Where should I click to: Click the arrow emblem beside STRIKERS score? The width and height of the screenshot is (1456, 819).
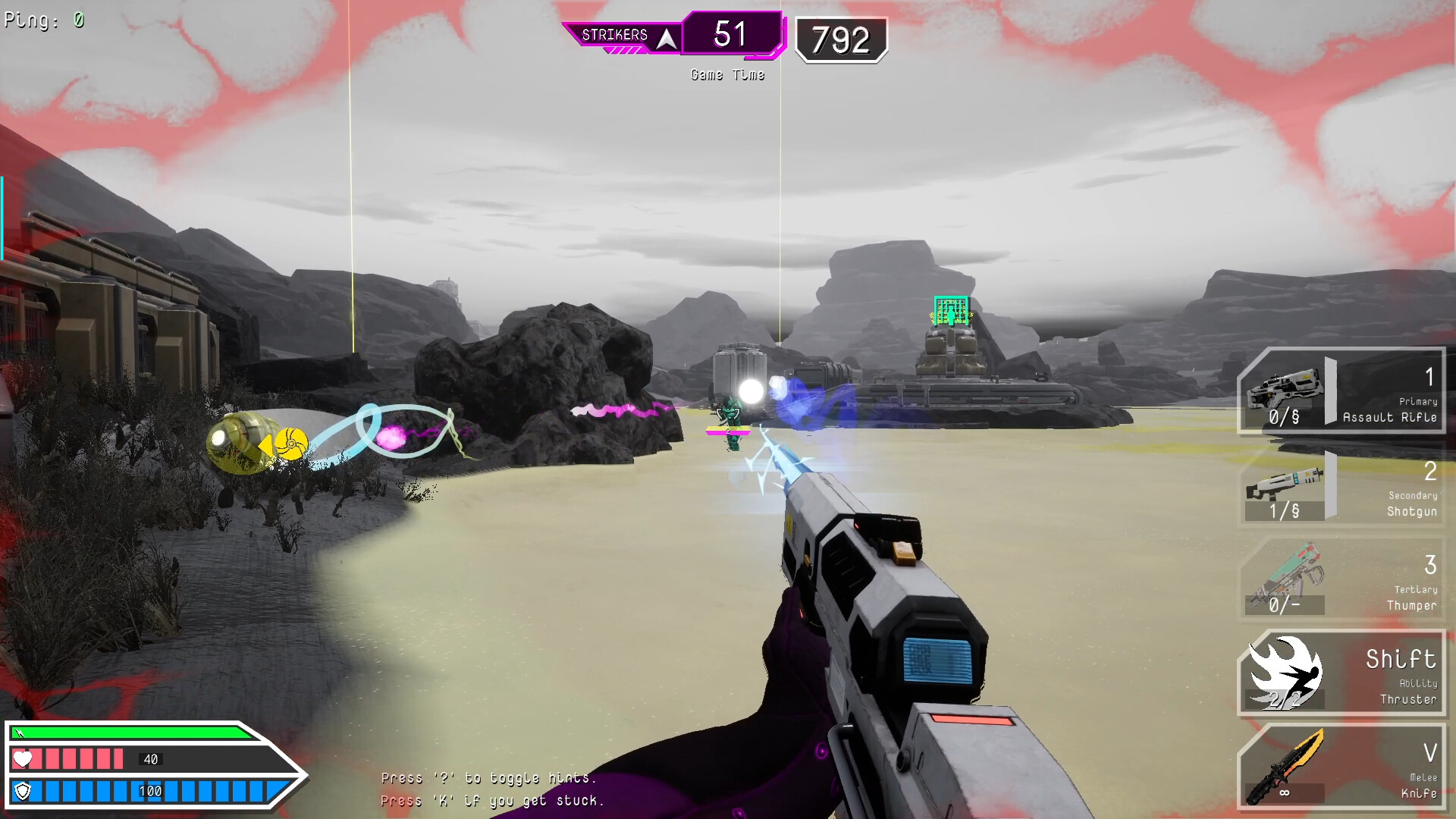pyautogui.click(x=667, y=35)
